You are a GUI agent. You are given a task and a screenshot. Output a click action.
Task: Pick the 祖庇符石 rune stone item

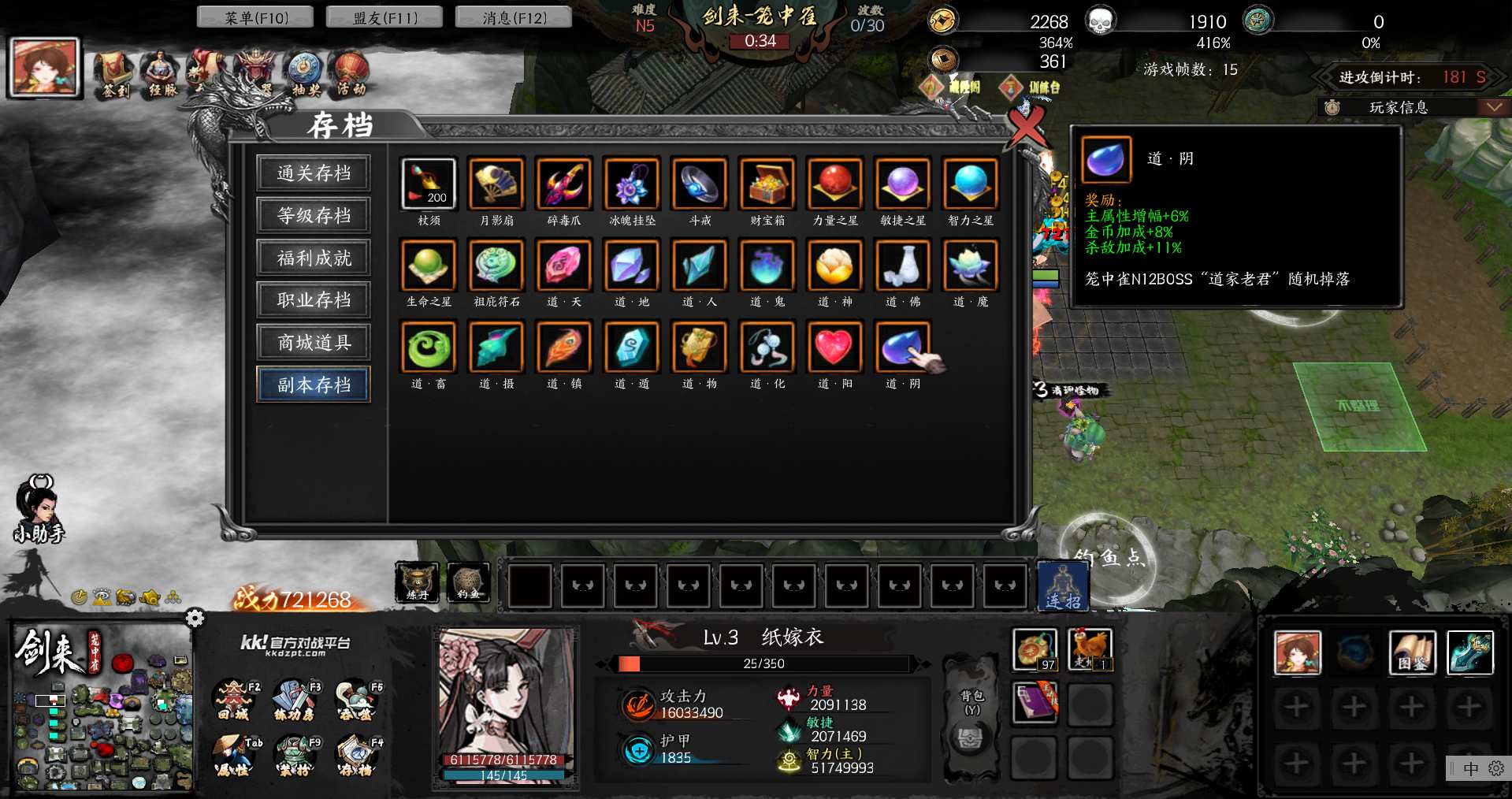[496, 265]
